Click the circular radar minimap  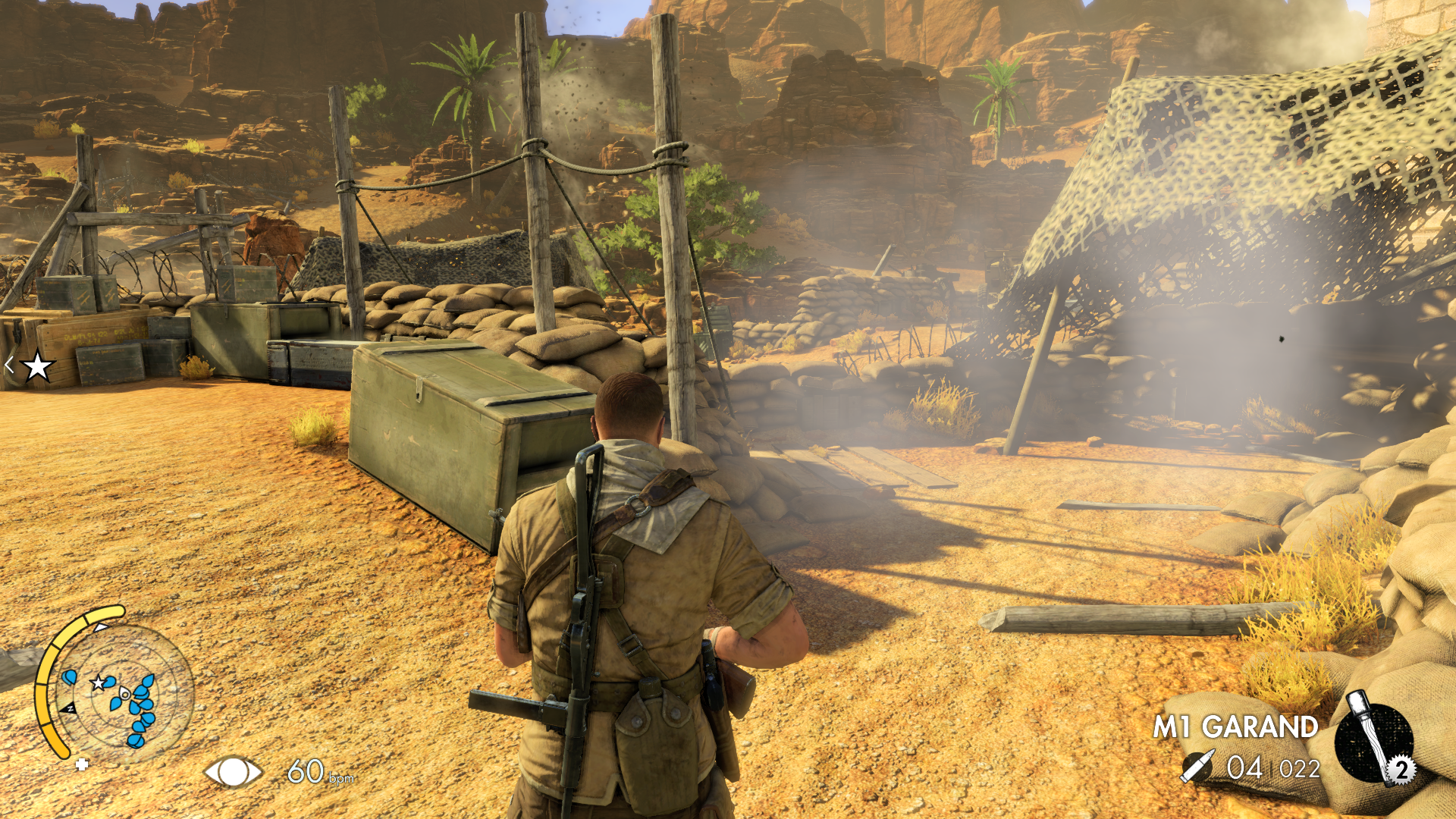click(x=125, y=692)
